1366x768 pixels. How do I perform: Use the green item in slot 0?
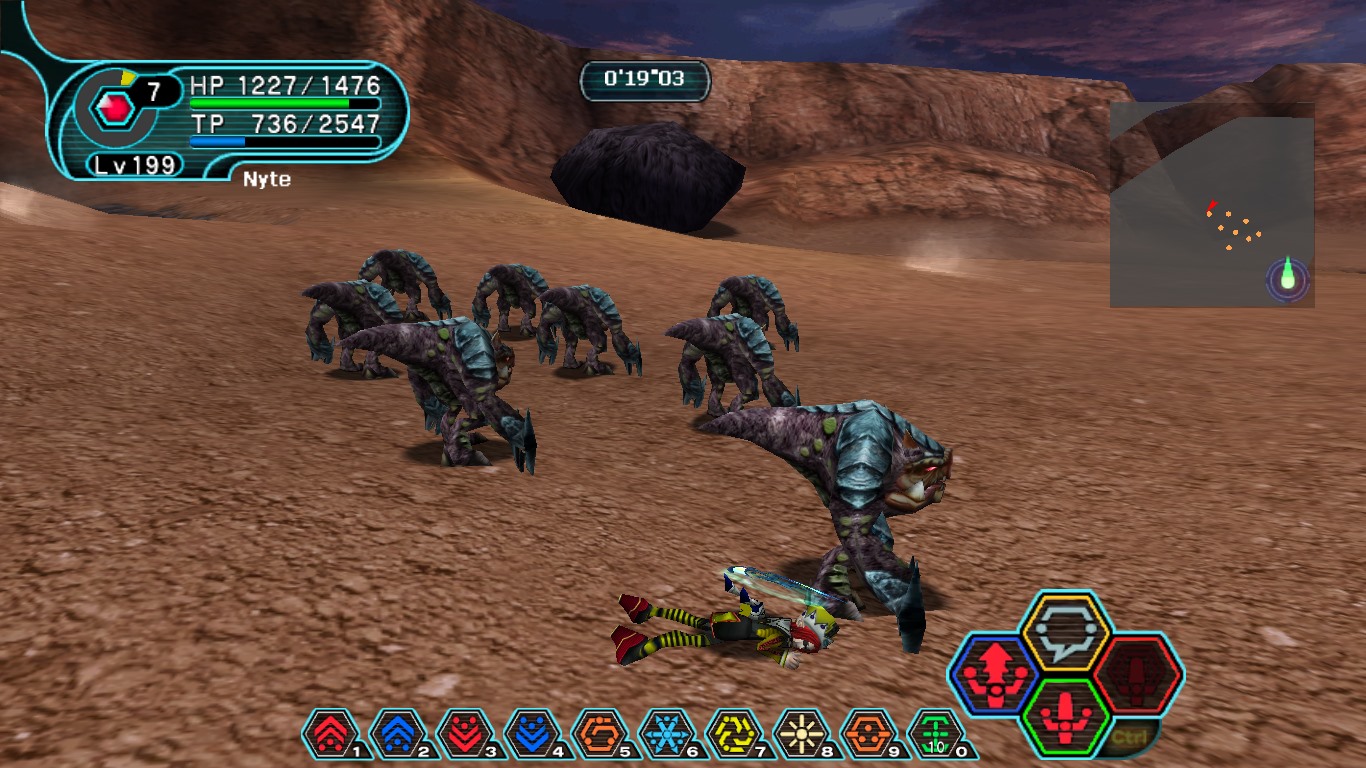coord(938,735)
